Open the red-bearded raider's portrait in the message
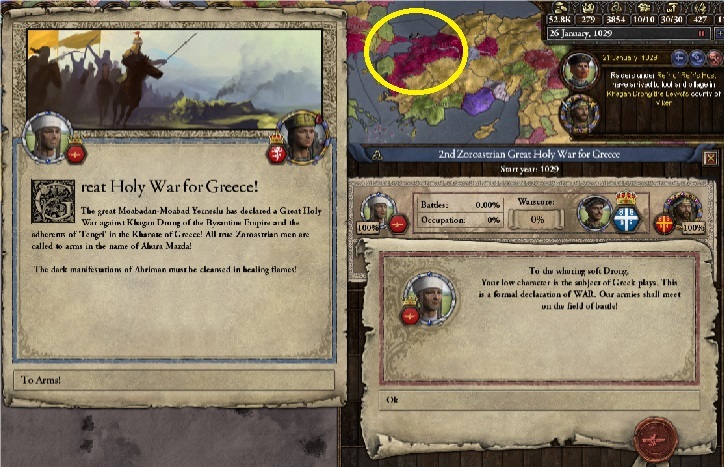Screen dimensions: 724x467 [x=581, y=70]
